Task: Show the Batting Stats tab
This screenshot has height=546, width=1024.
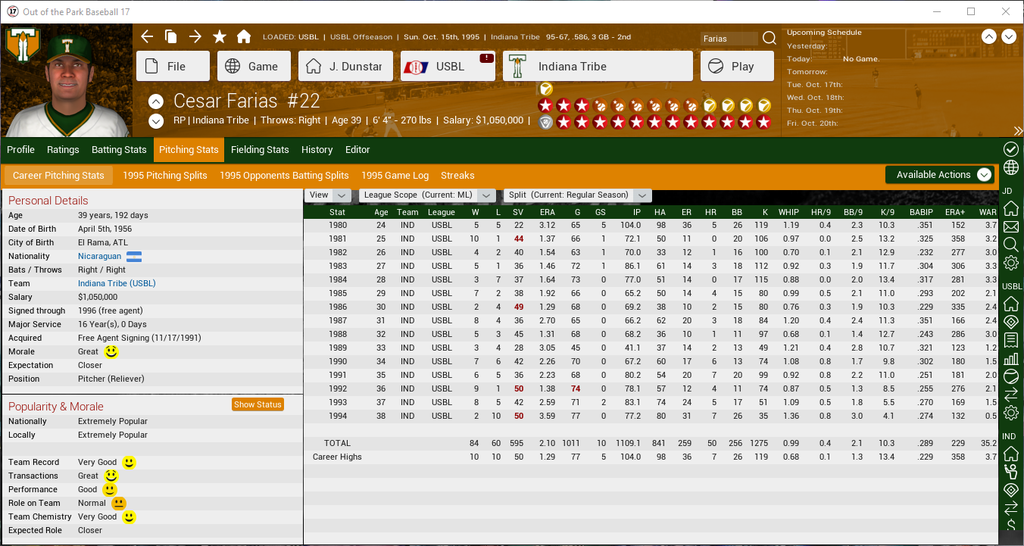Action: [x=119, y=150]
